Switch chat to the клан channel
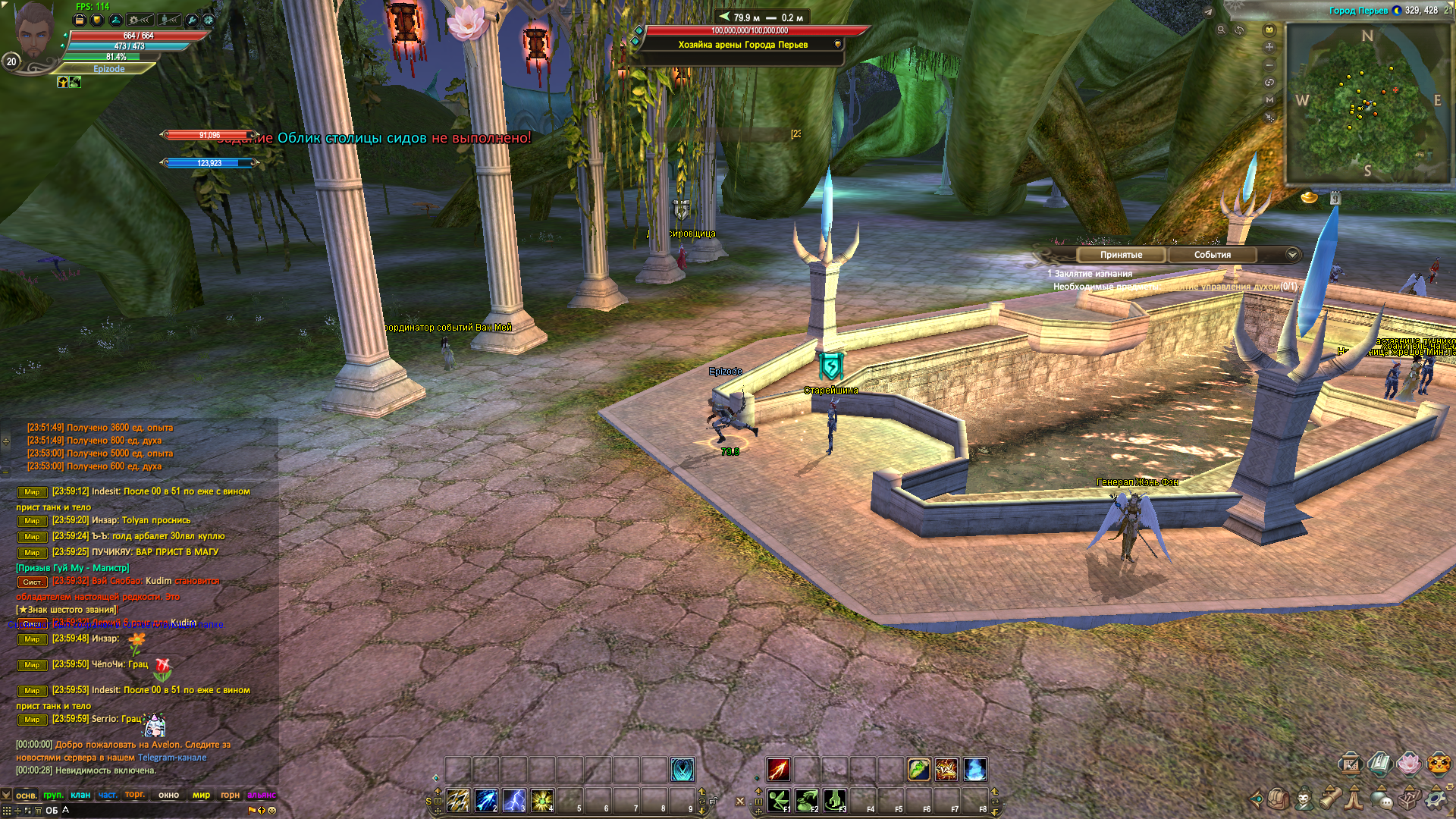Screen dimensions: 1456x819 [x=80, y=795]
